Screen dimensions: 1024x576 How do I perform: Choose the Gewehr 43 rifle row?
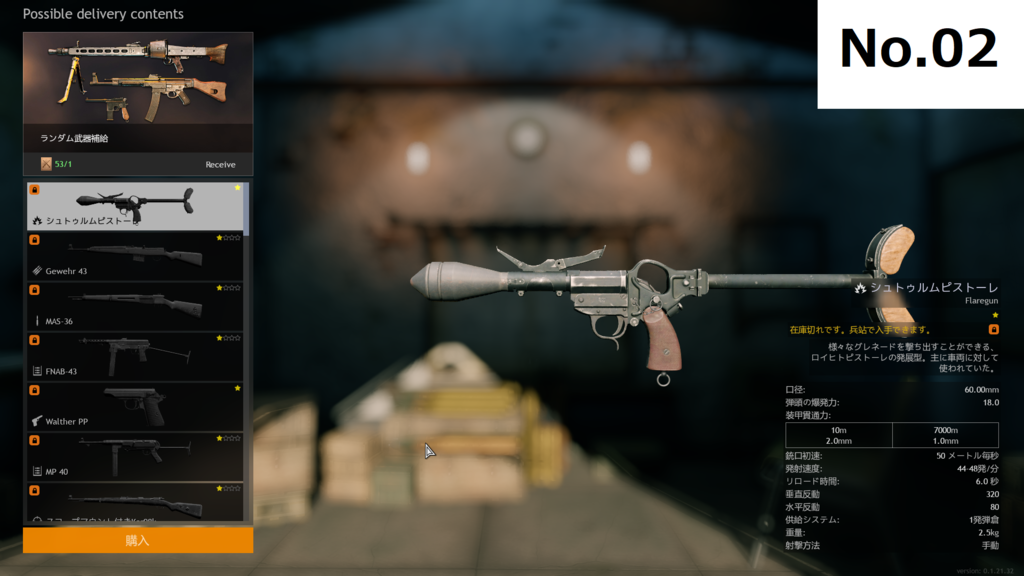[x=134, y=256]
